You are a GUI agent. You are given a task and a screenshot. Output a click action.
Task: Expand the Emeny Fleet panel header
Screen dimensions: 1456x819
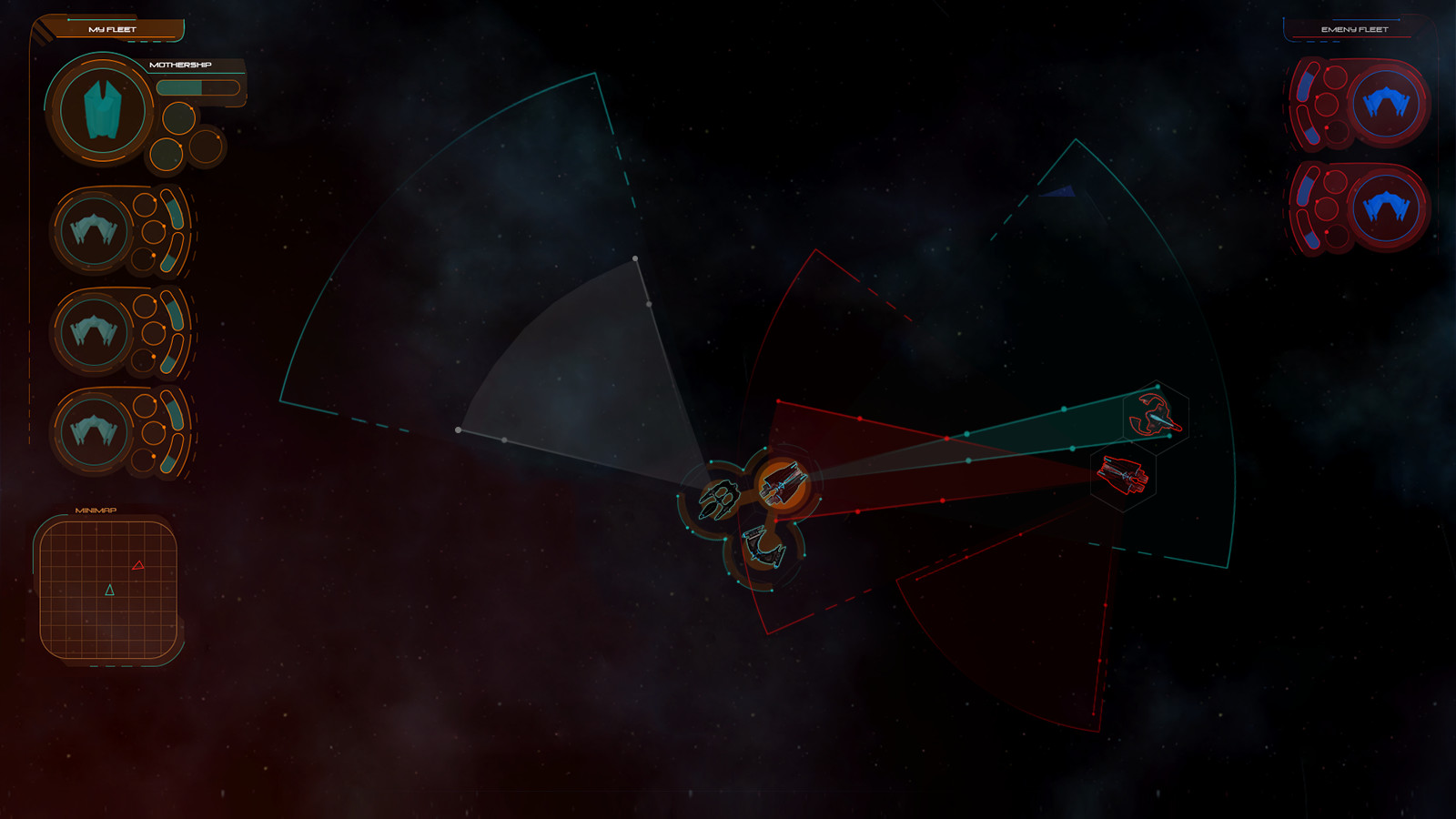[x=1356, y=29]
